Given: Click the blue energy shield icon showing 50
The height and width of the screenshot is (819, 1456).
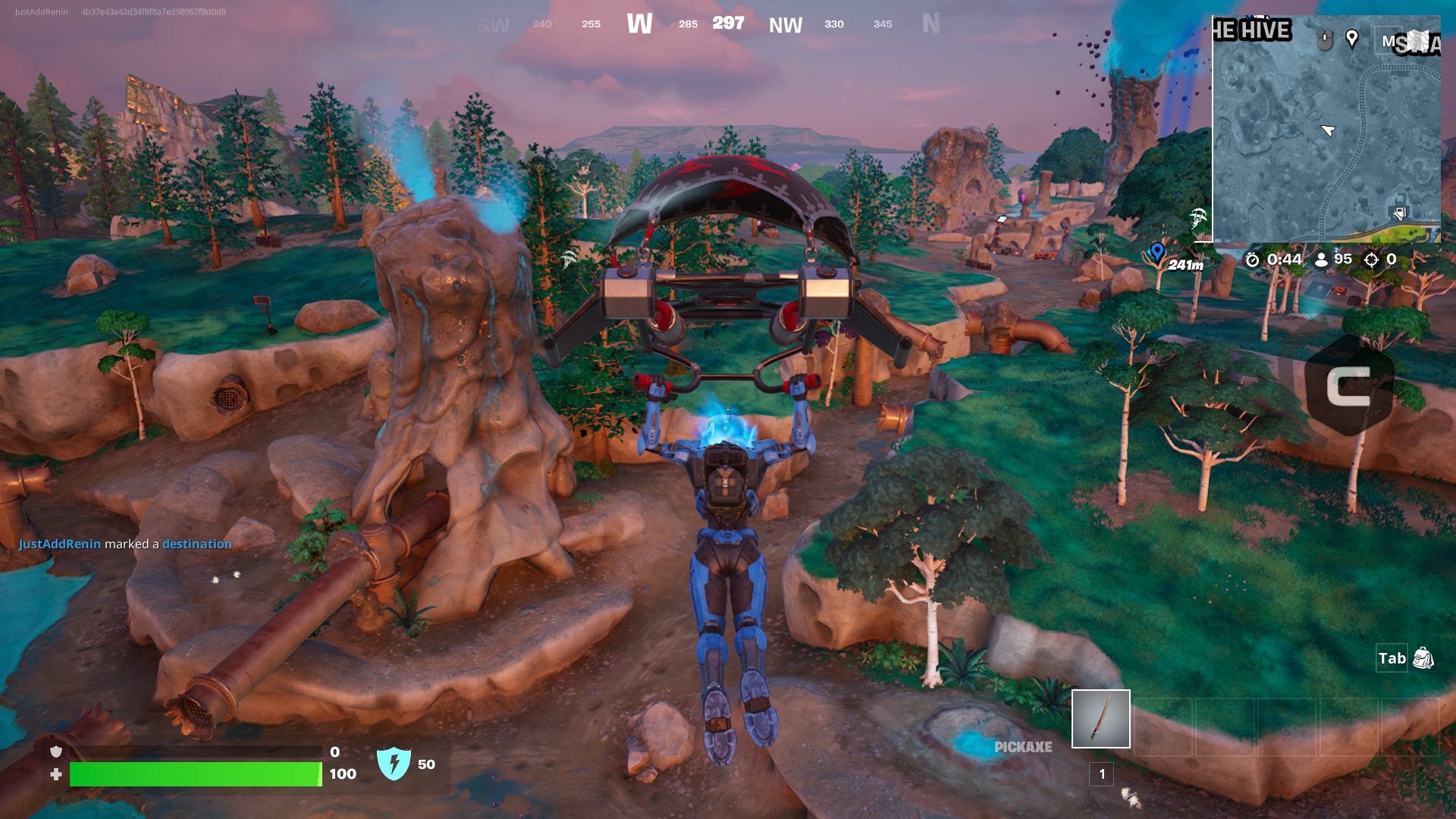Looking at the screenshot, I should (395, 765).
